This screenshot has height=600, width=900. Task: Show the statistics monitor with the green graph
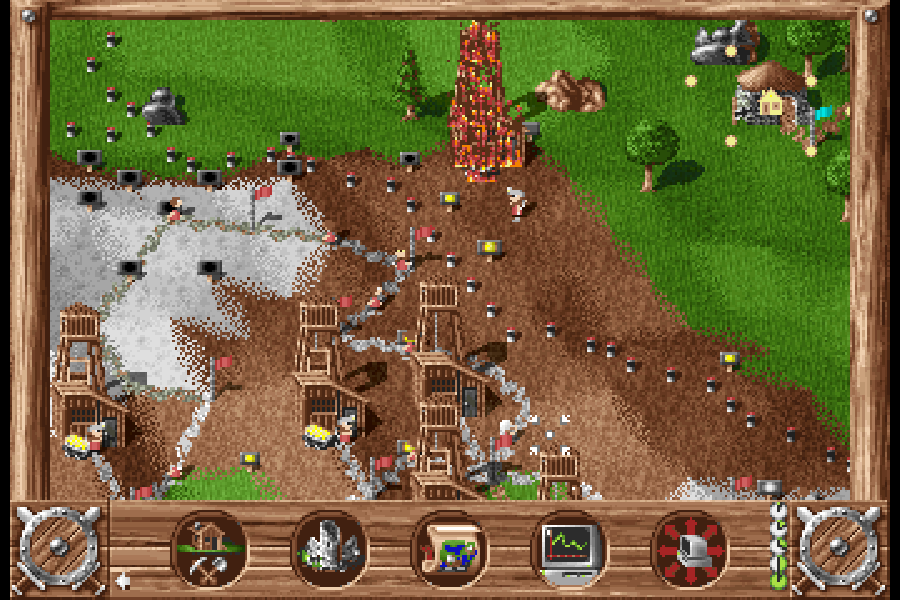[569, 549]
